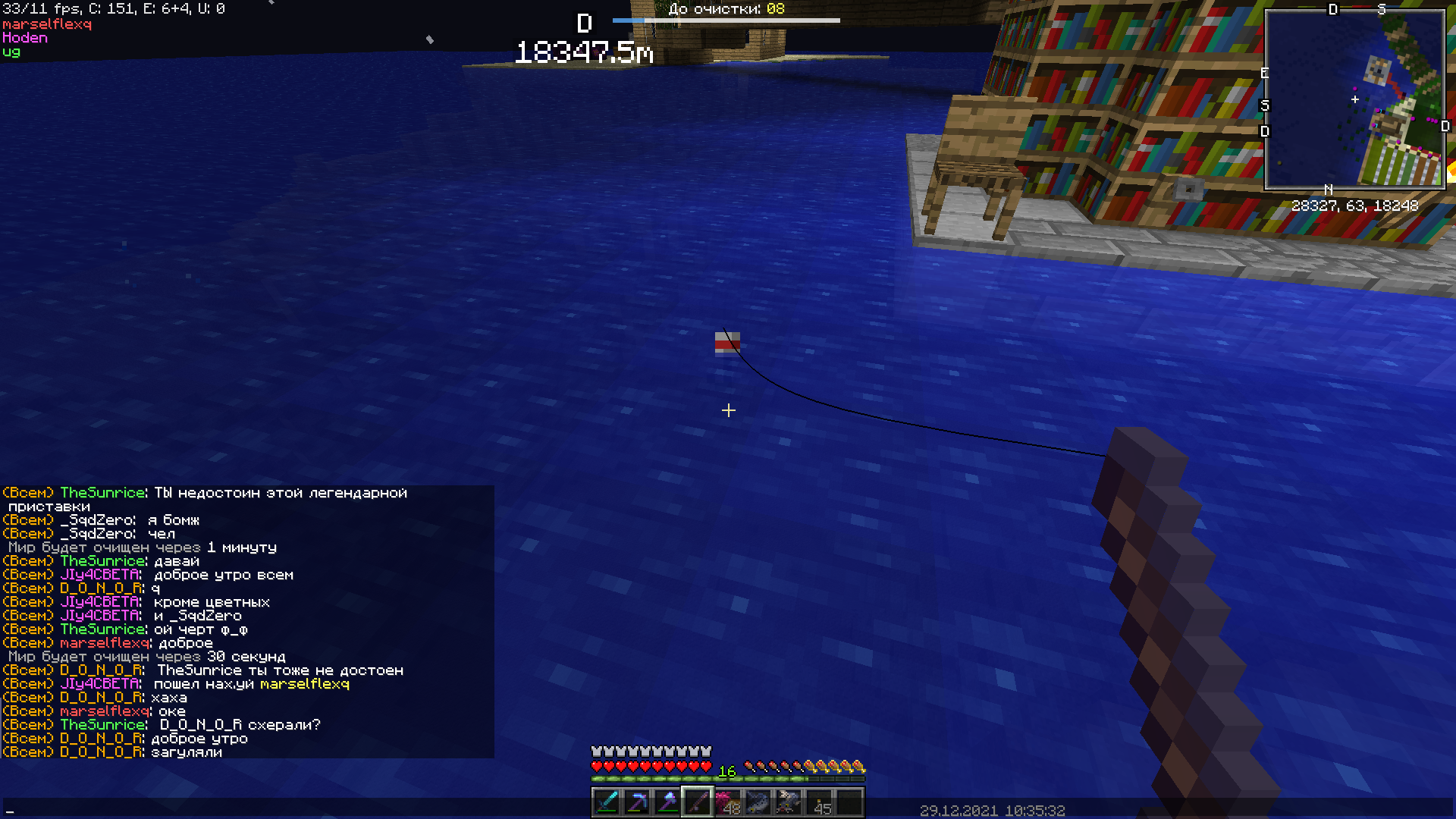Image resolution: width=1456 pixels, height=819 pixels.
Task: Click marselflexq in the player list
Action: click(47, 24)
